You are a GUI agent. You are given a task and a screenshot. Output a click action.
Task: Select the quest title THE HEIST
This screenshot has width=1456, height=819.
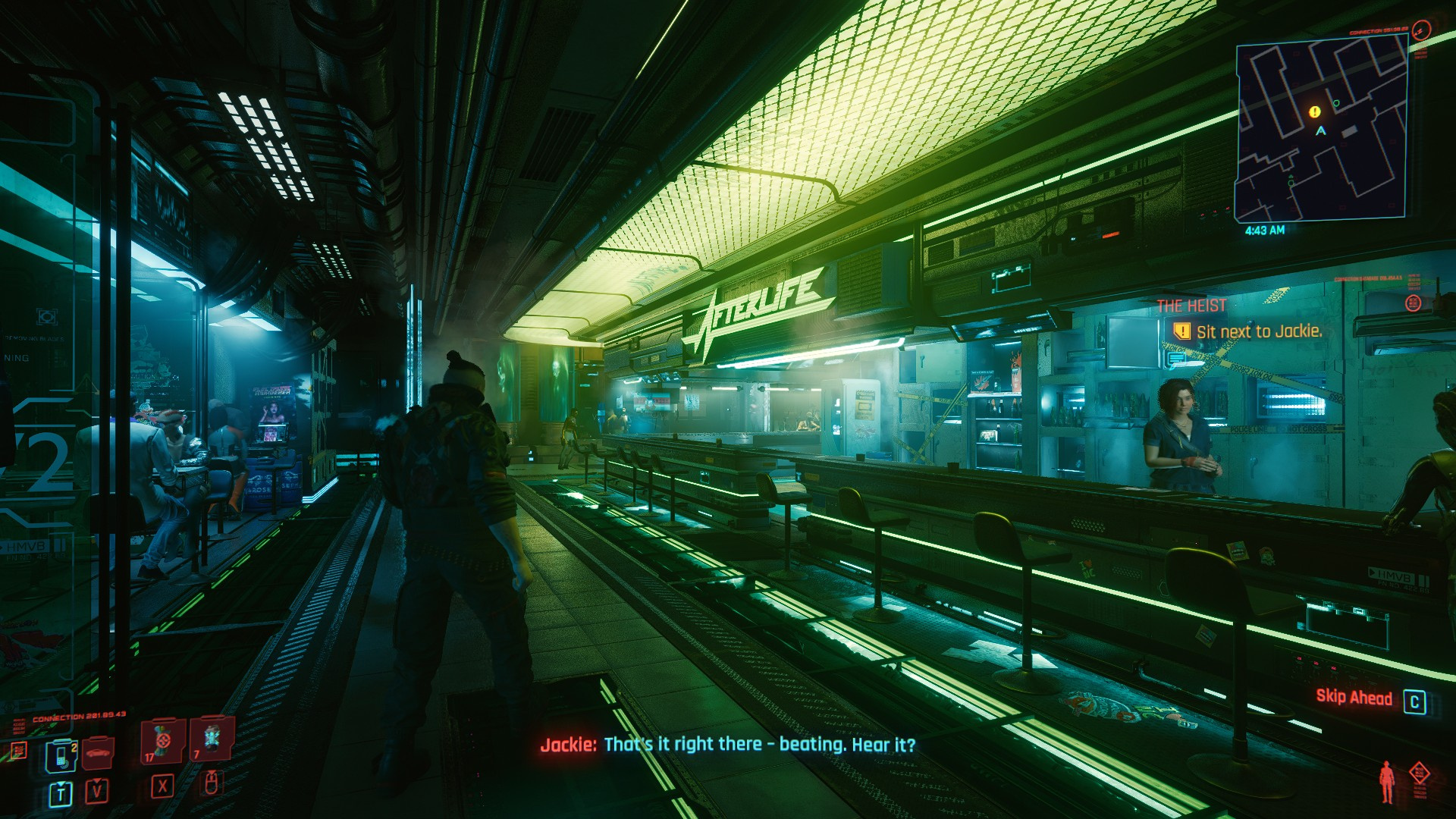coord(1191,305)
